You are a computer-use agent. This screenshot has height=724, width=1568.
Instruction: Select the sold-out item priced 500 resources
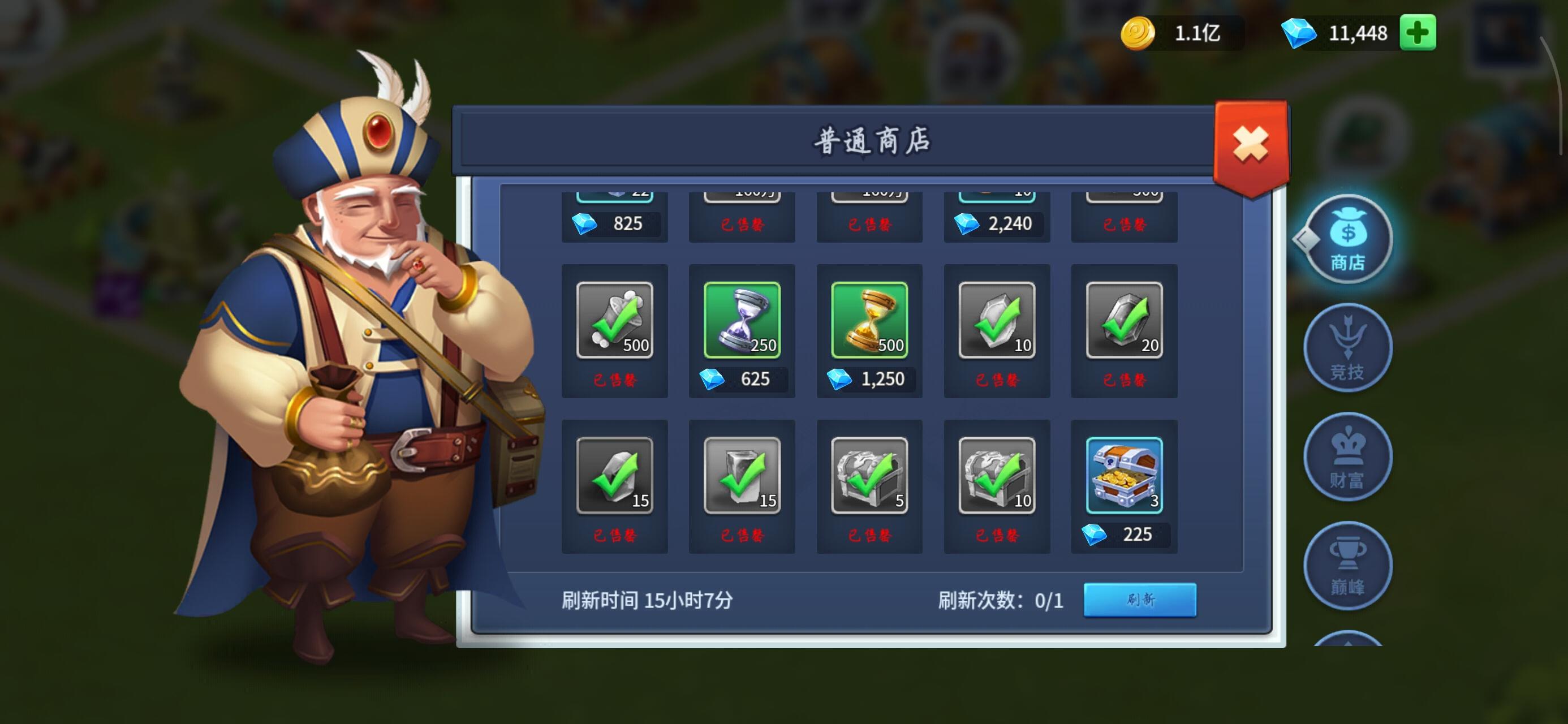click(615, 320)
